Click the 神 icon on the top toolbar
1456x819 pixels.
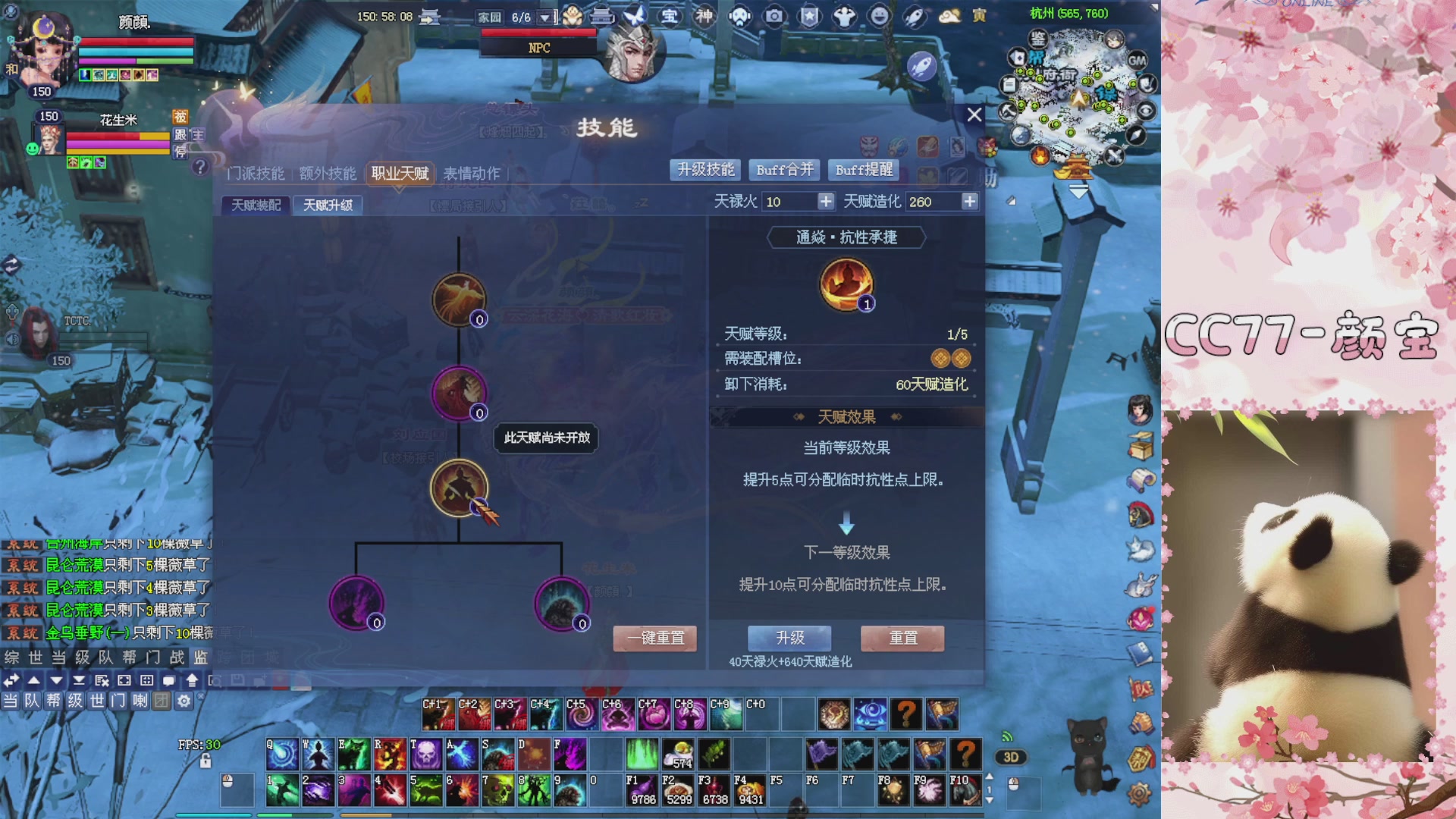(x=704, y=16)
